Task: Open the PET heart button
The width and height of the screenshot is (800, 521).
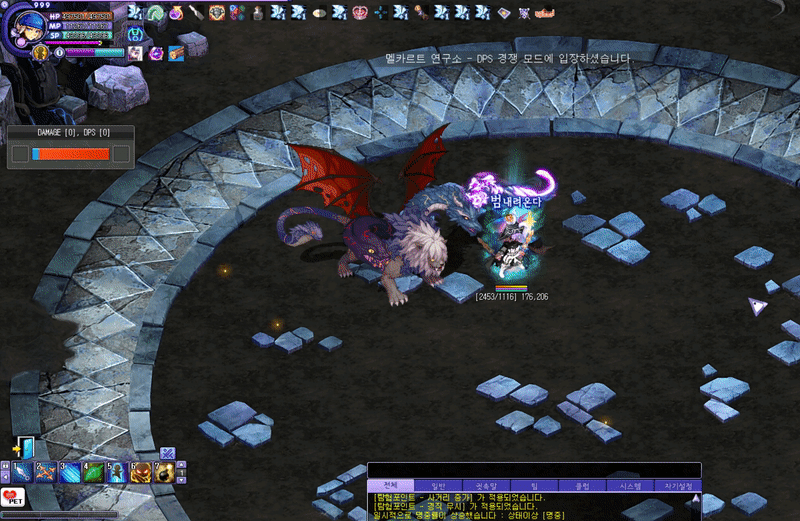Action: point(10,496)
